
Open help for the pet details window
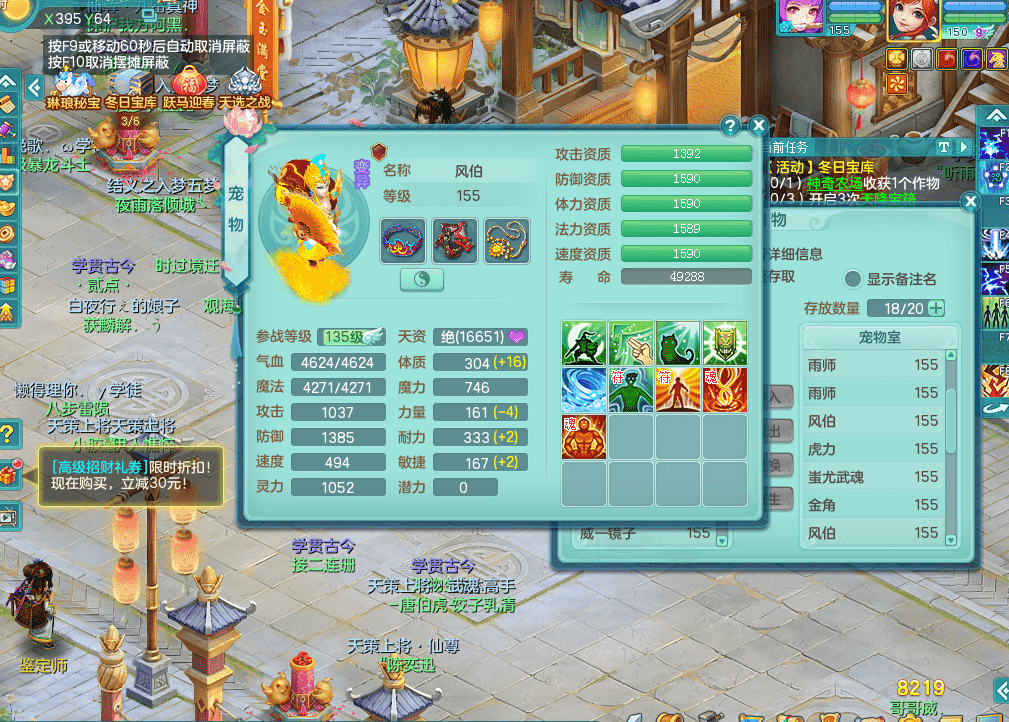tap(731, 126)
